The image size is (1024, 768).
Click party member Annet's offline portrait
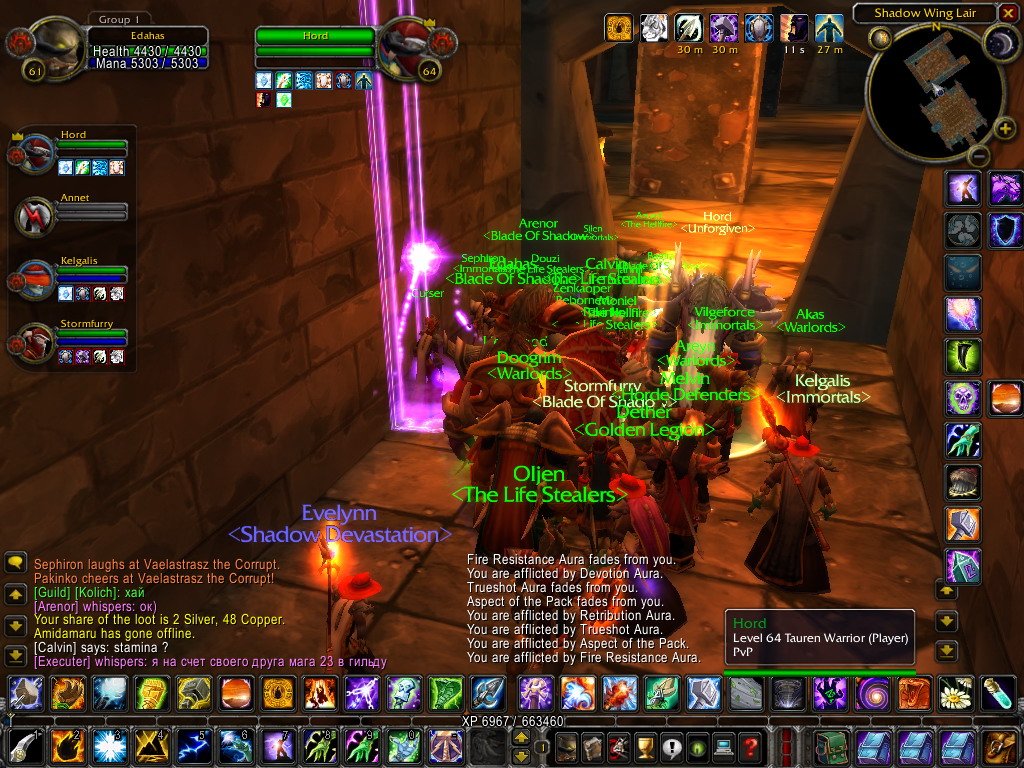click(37, 216)
